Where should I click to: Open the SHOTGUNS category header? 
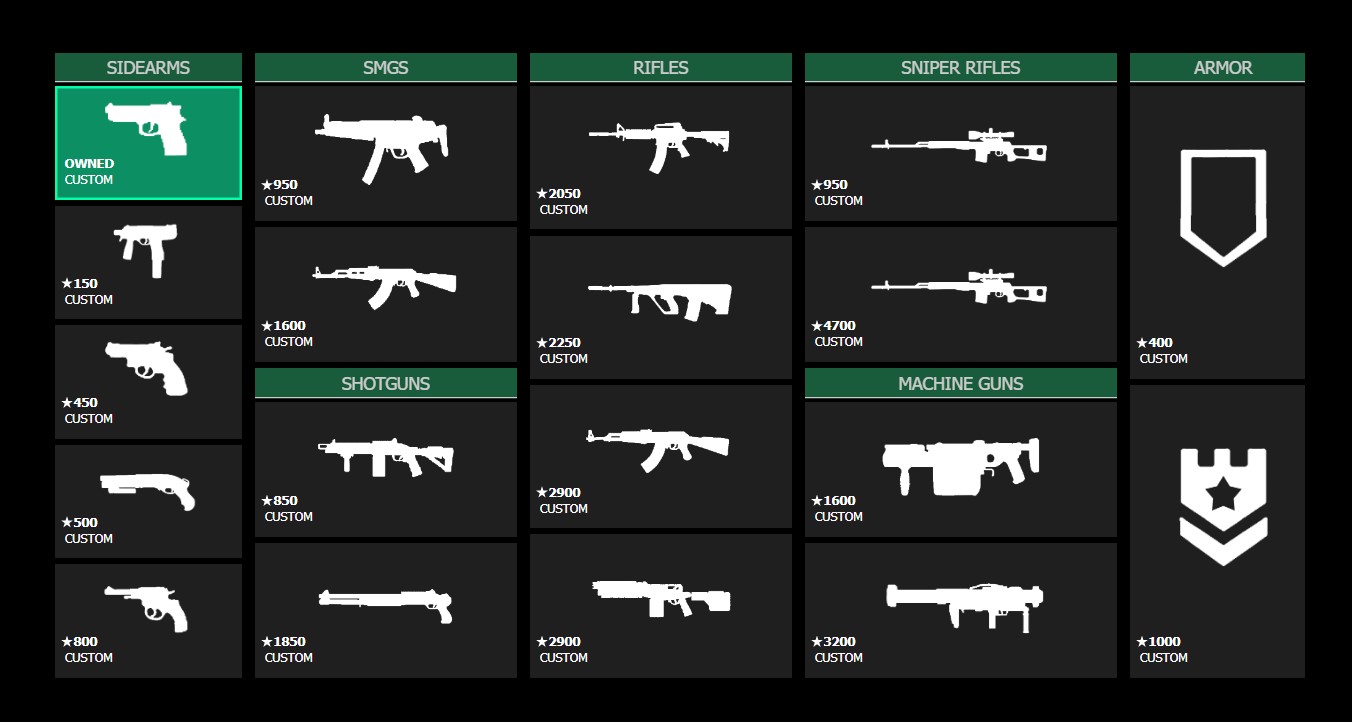point(385,383)
